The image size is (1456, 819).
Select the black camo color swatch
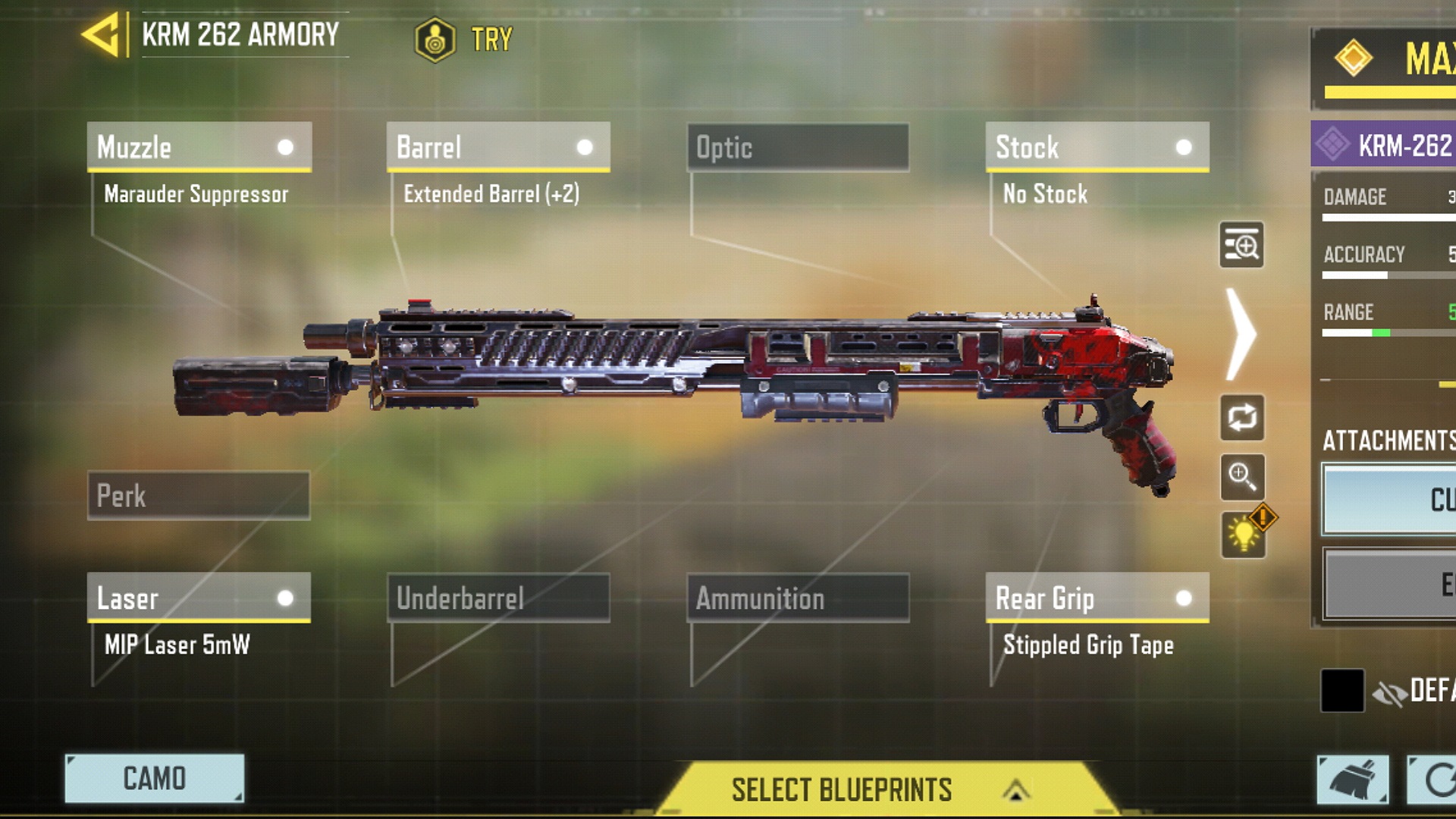[1342, 690]
